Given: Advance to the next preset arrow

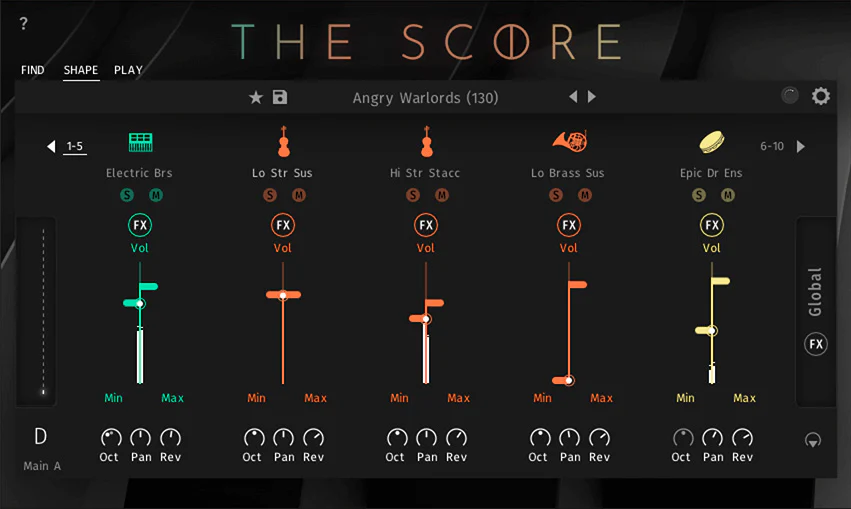Looking at the screenshot, I should [592, 97].
